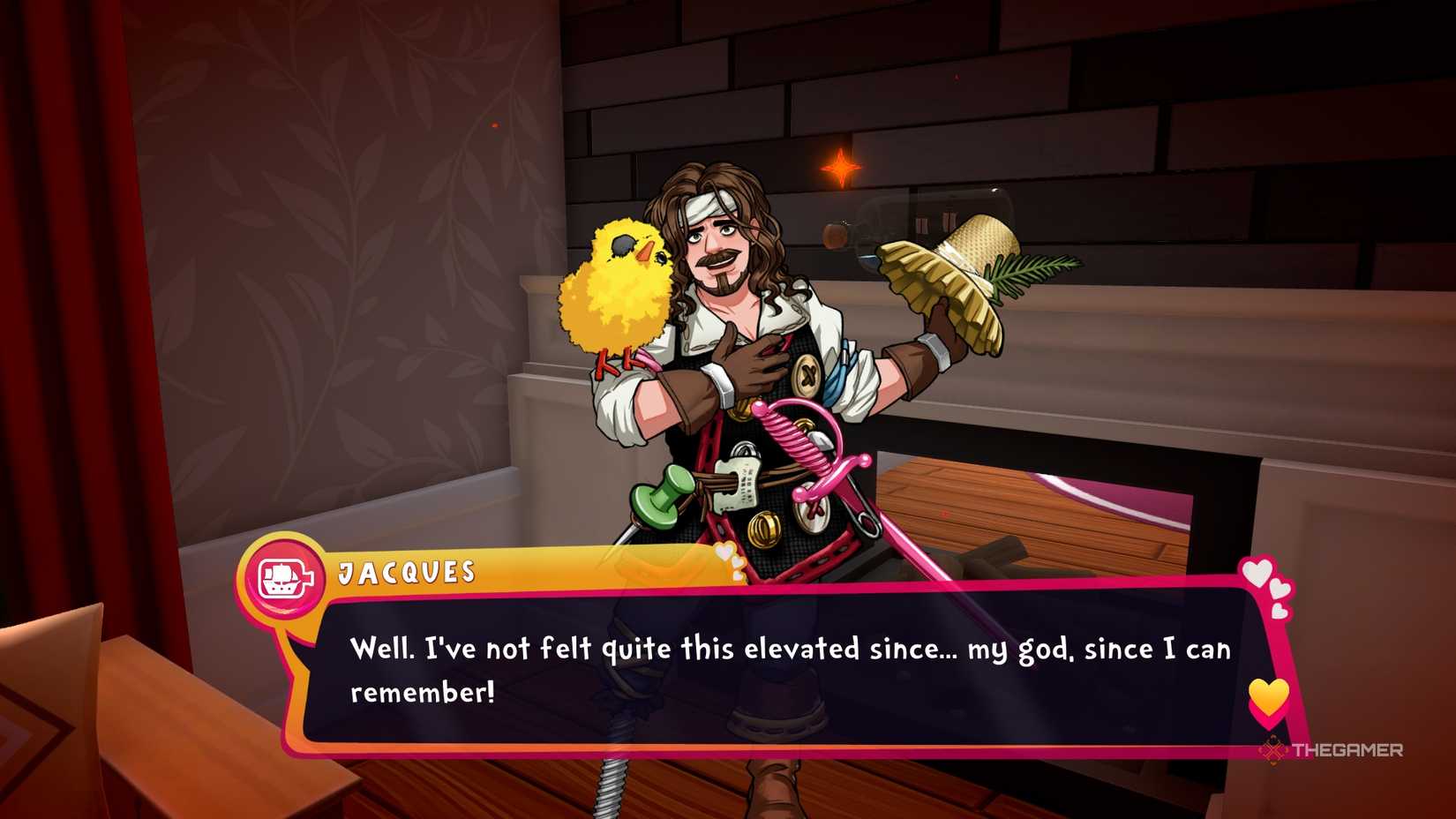
Task: Click the dialogue text to advance conversation
Action: click(785, 649)
